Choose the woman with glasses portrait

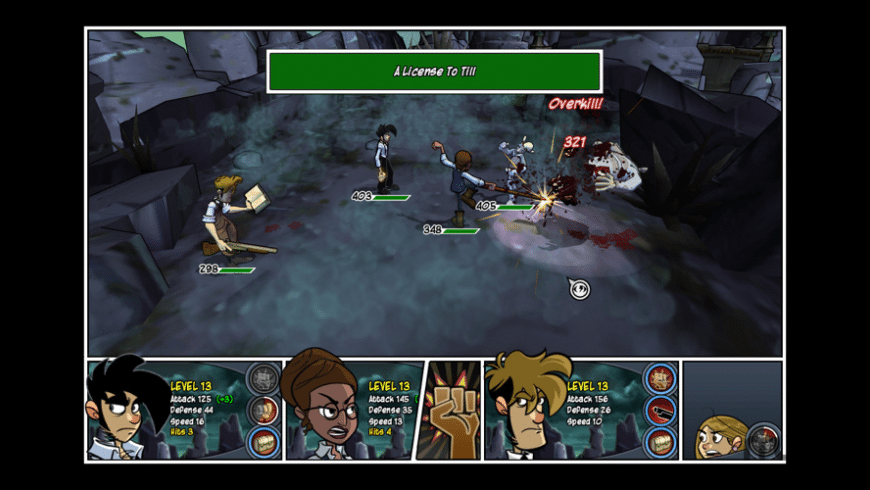(x=323, y=410)
